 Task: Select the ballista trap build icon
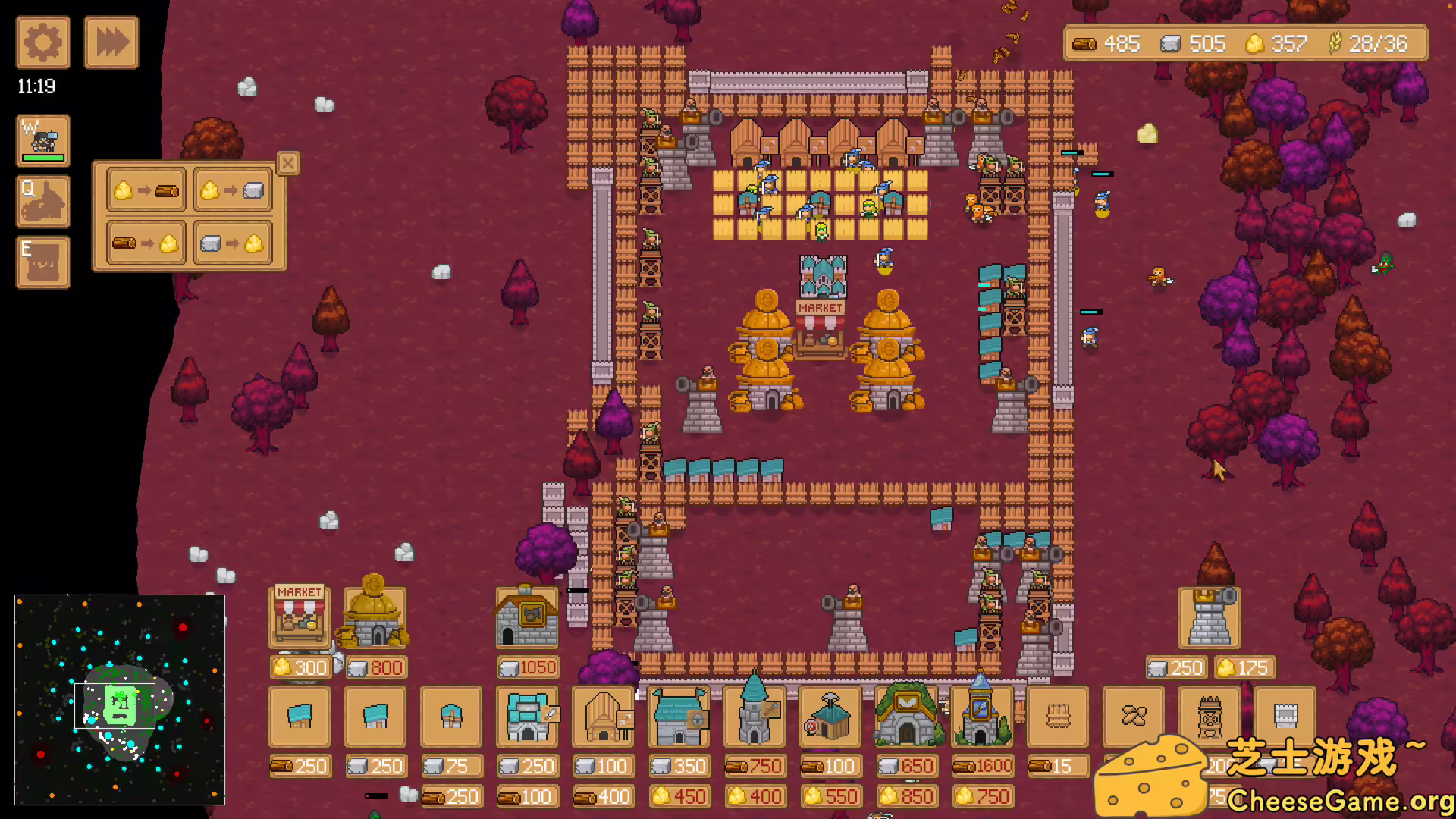coord(1208,717)
